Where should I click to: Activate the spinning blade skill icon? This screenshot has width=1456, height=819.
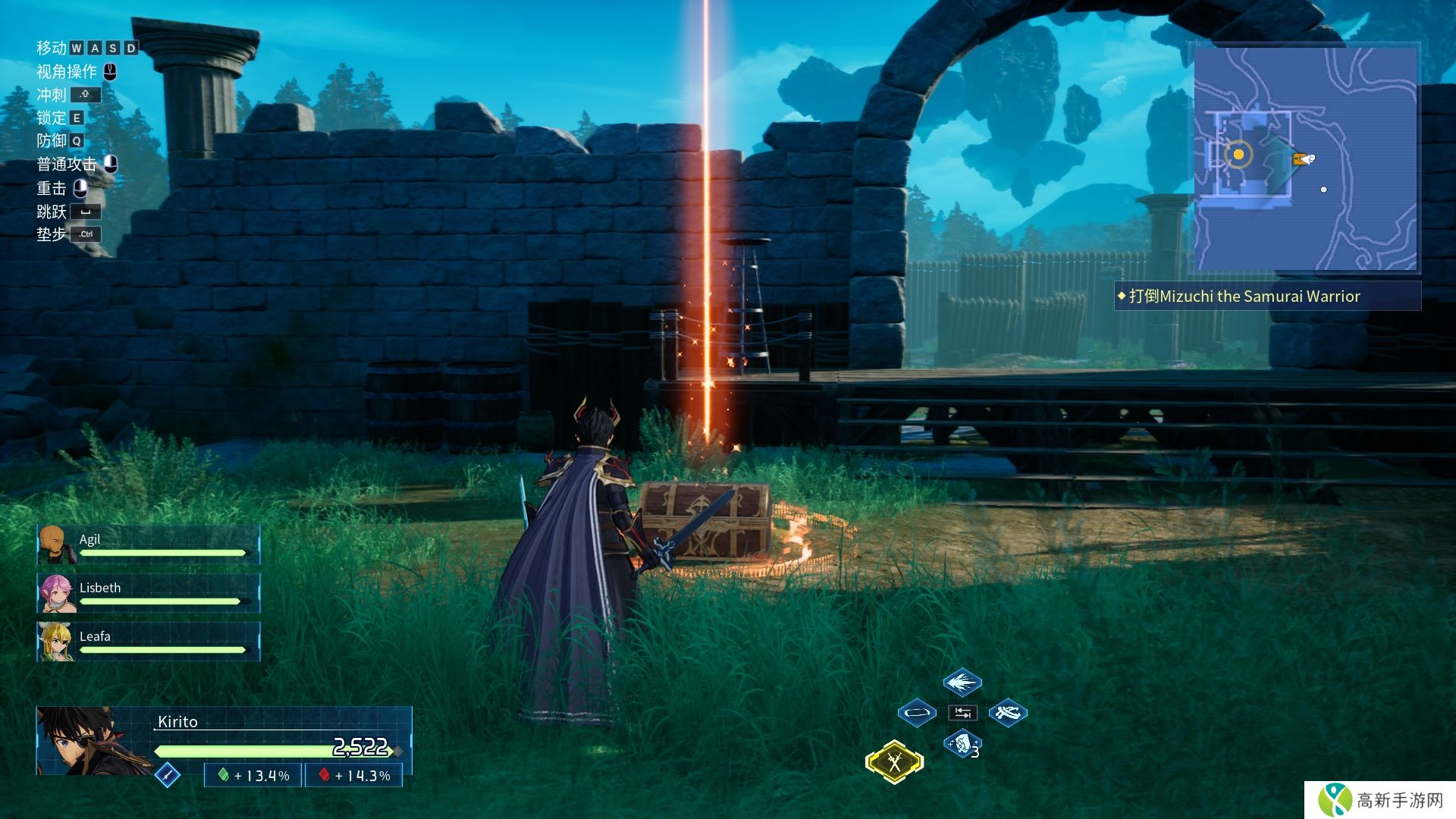click(1008, 713)
